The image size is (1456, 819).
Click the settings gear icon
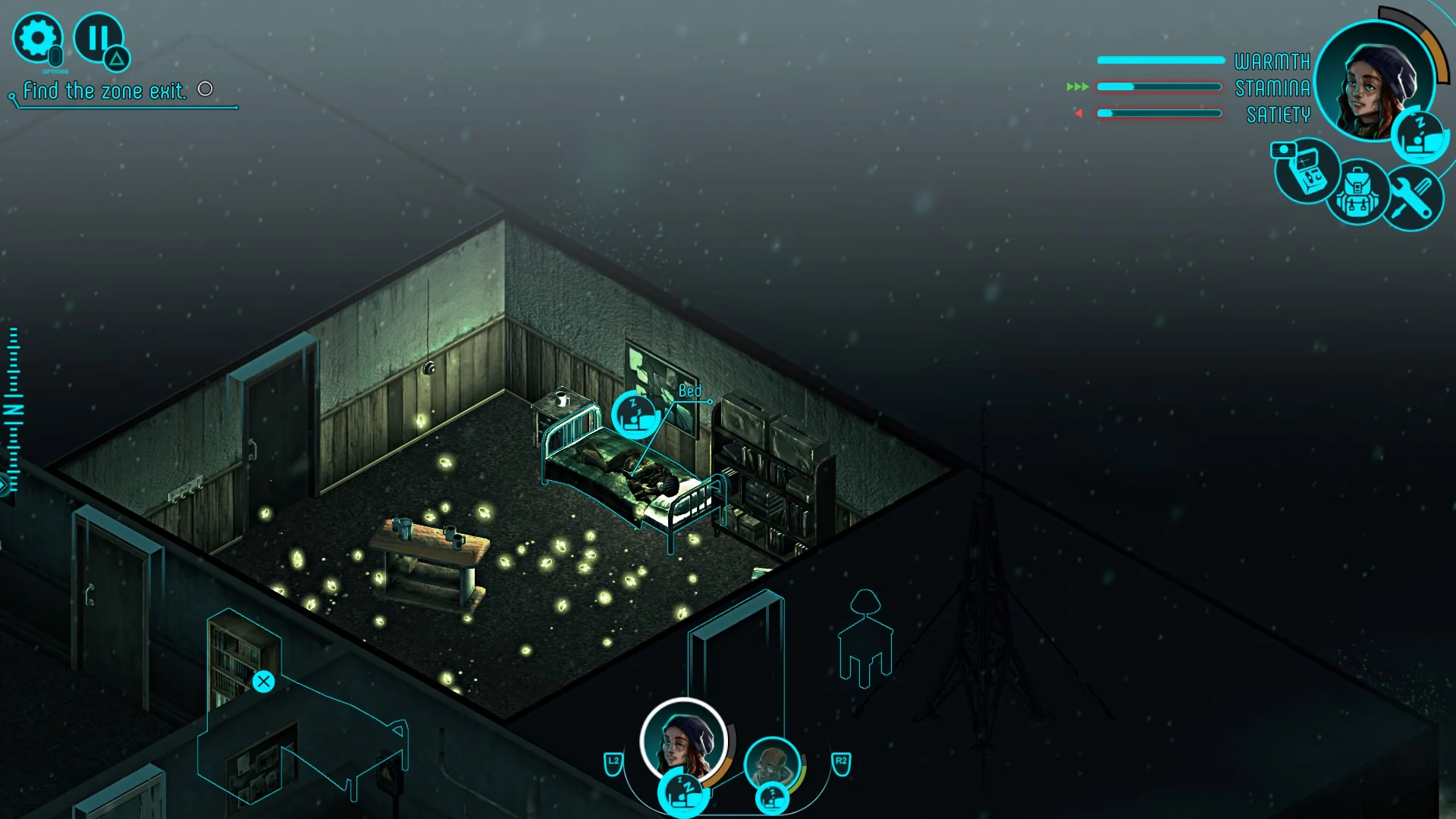[36, 36]
